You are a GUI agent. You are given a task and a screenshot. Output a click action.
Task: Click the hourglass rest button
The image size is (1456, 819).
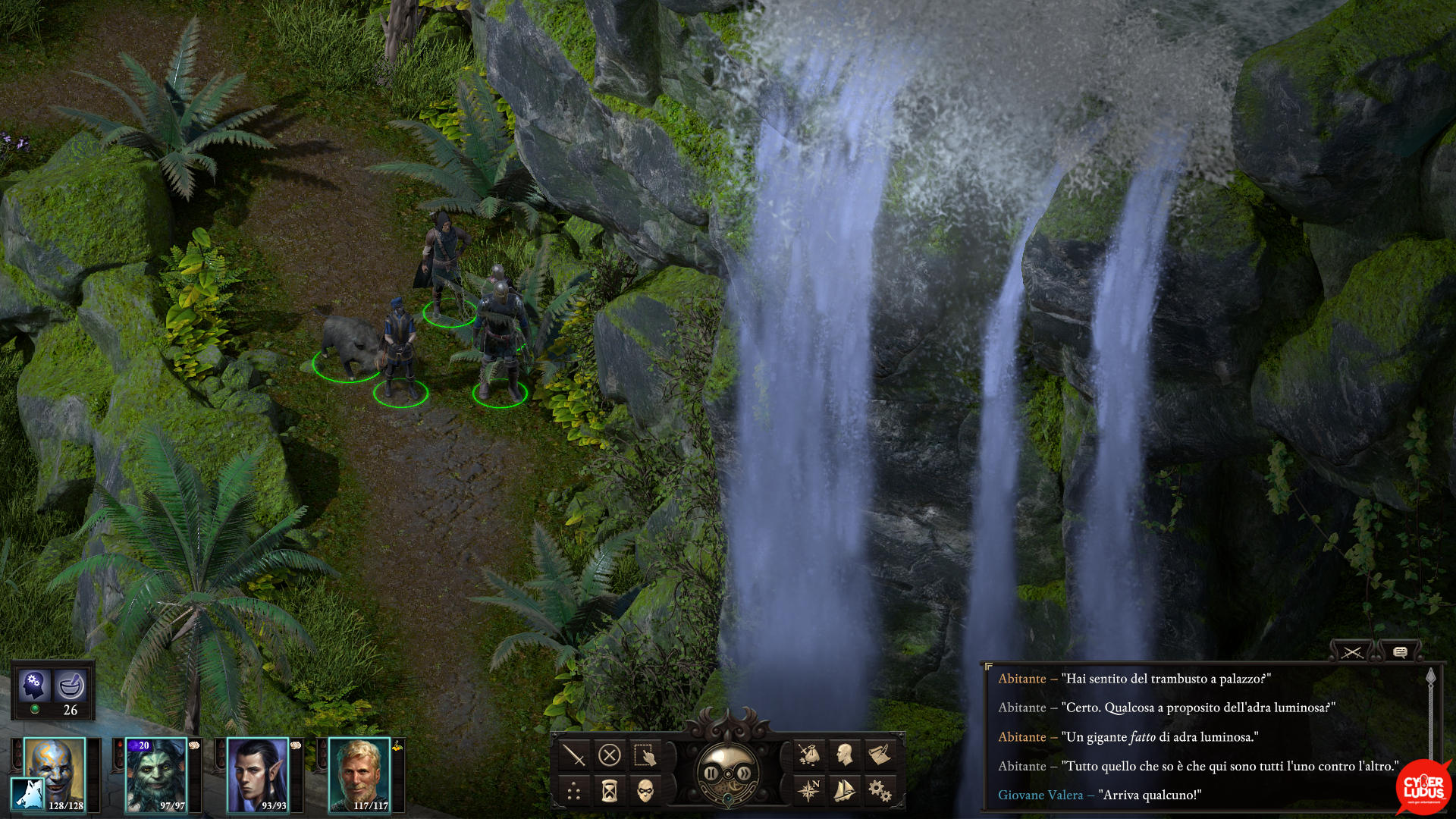point(610,792)
